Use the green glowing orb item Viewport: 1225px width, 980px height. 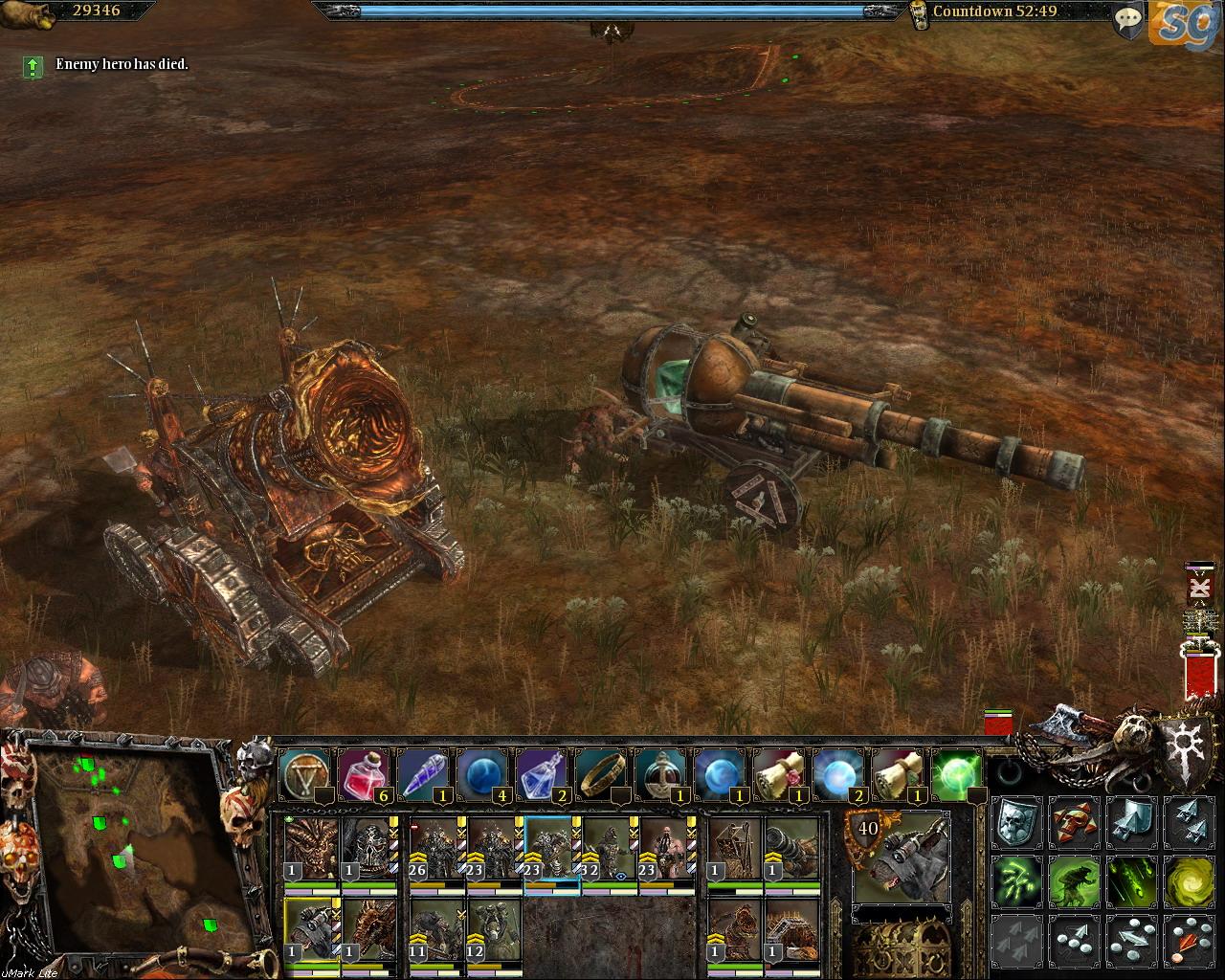[x=957, y=773]
